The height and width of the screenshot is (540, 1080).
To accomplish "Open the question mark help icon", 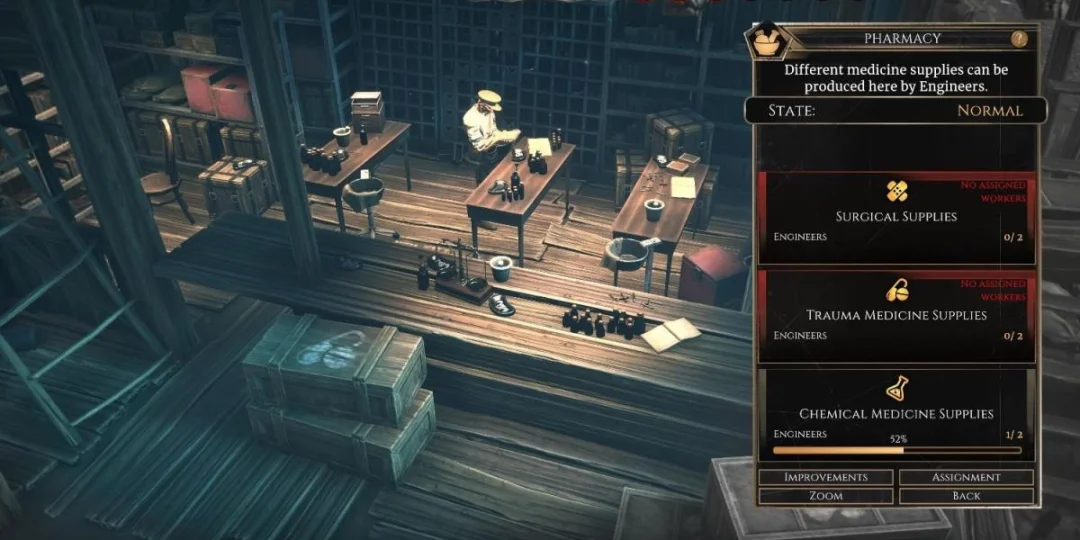I will point(1019,39).
